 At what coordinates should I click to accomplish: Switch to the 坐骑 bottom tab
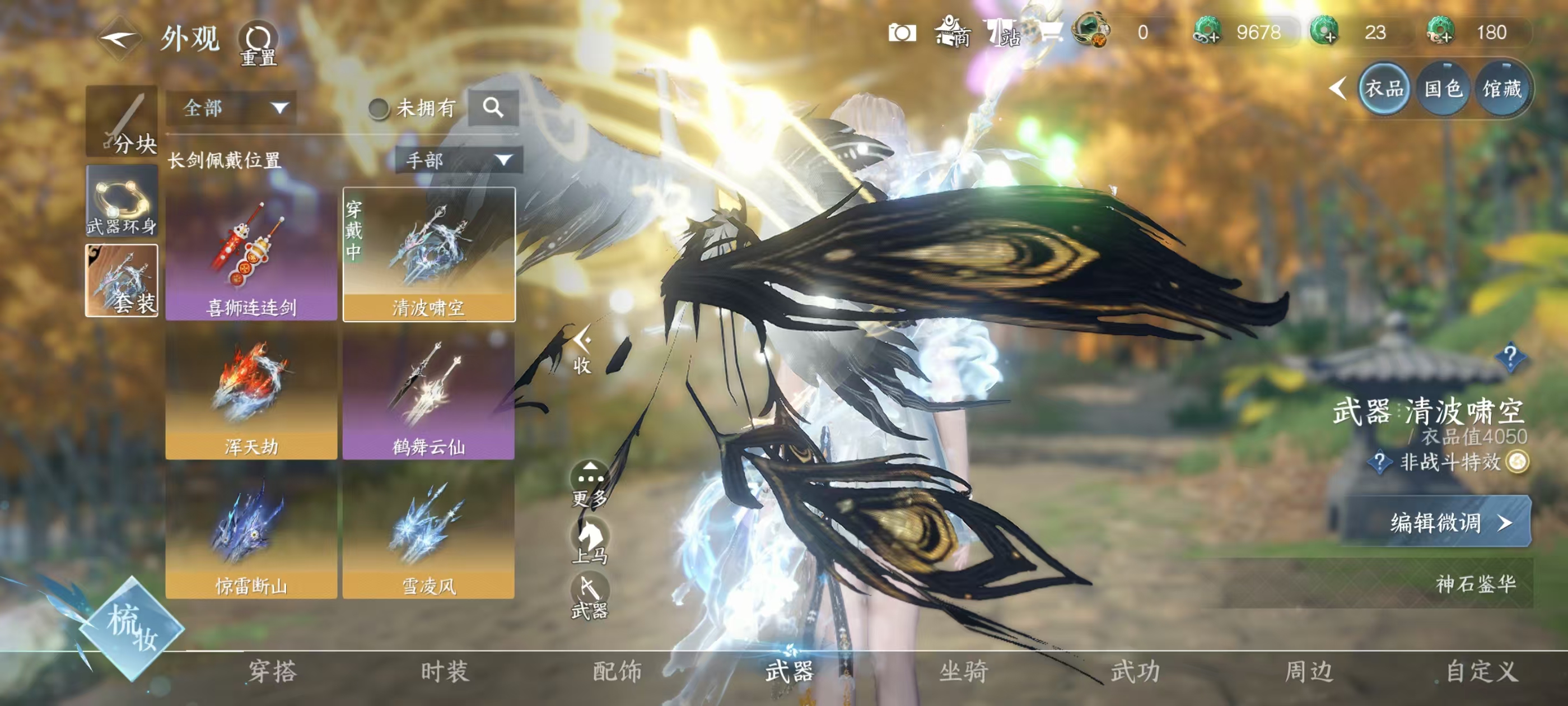pyautogui.click(x=963, y=671)
